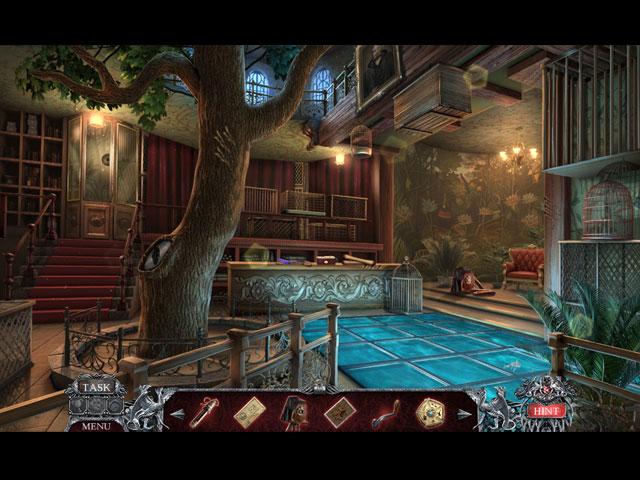The width and height of the screenshot is (640, 480).
Task: Open the Task list
Action: click(x=97, y=388)
